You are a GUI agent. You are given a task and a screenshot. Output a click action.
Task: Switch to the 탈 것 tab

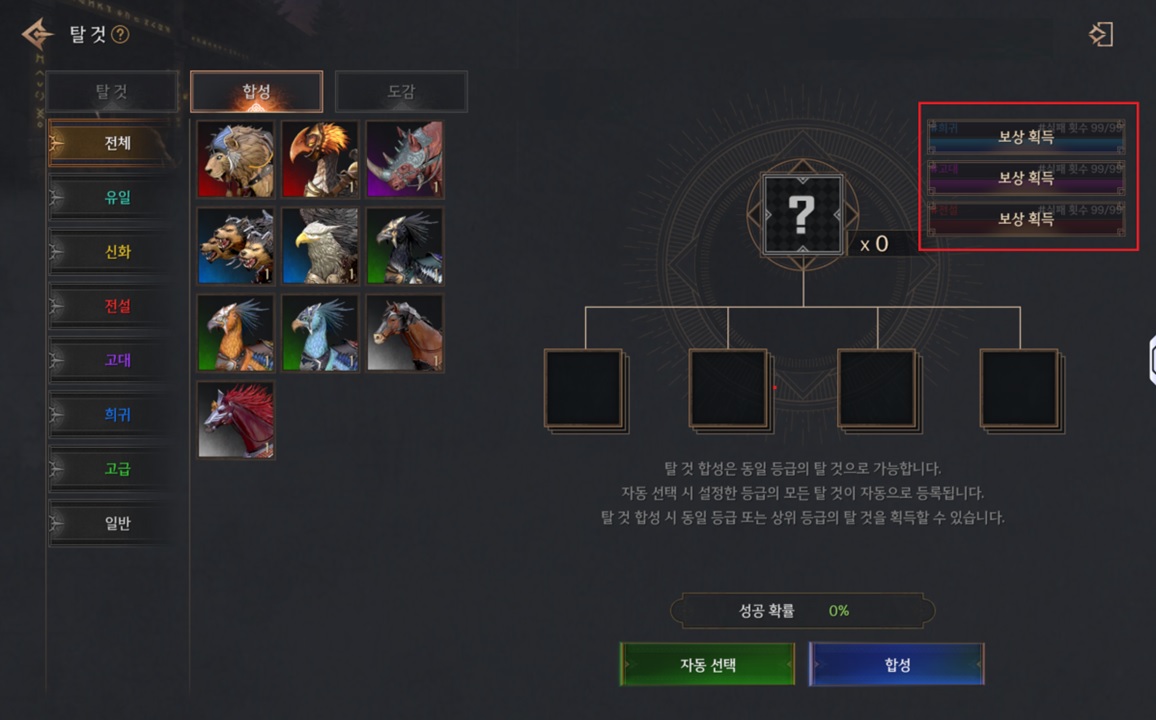pos(112,92)
